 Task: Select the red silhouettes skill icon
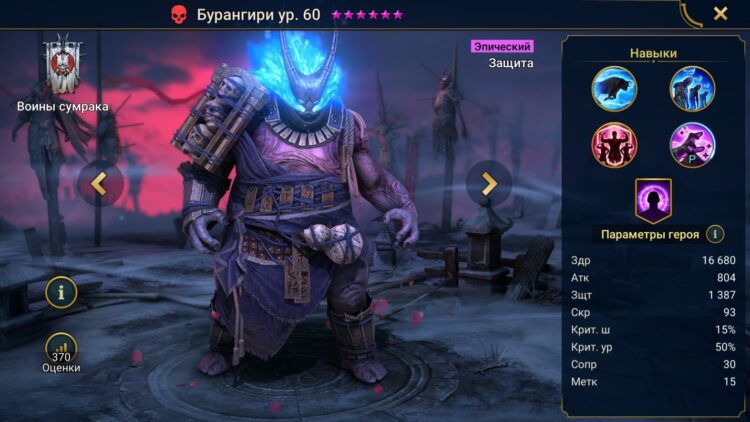tap(614, 145)
